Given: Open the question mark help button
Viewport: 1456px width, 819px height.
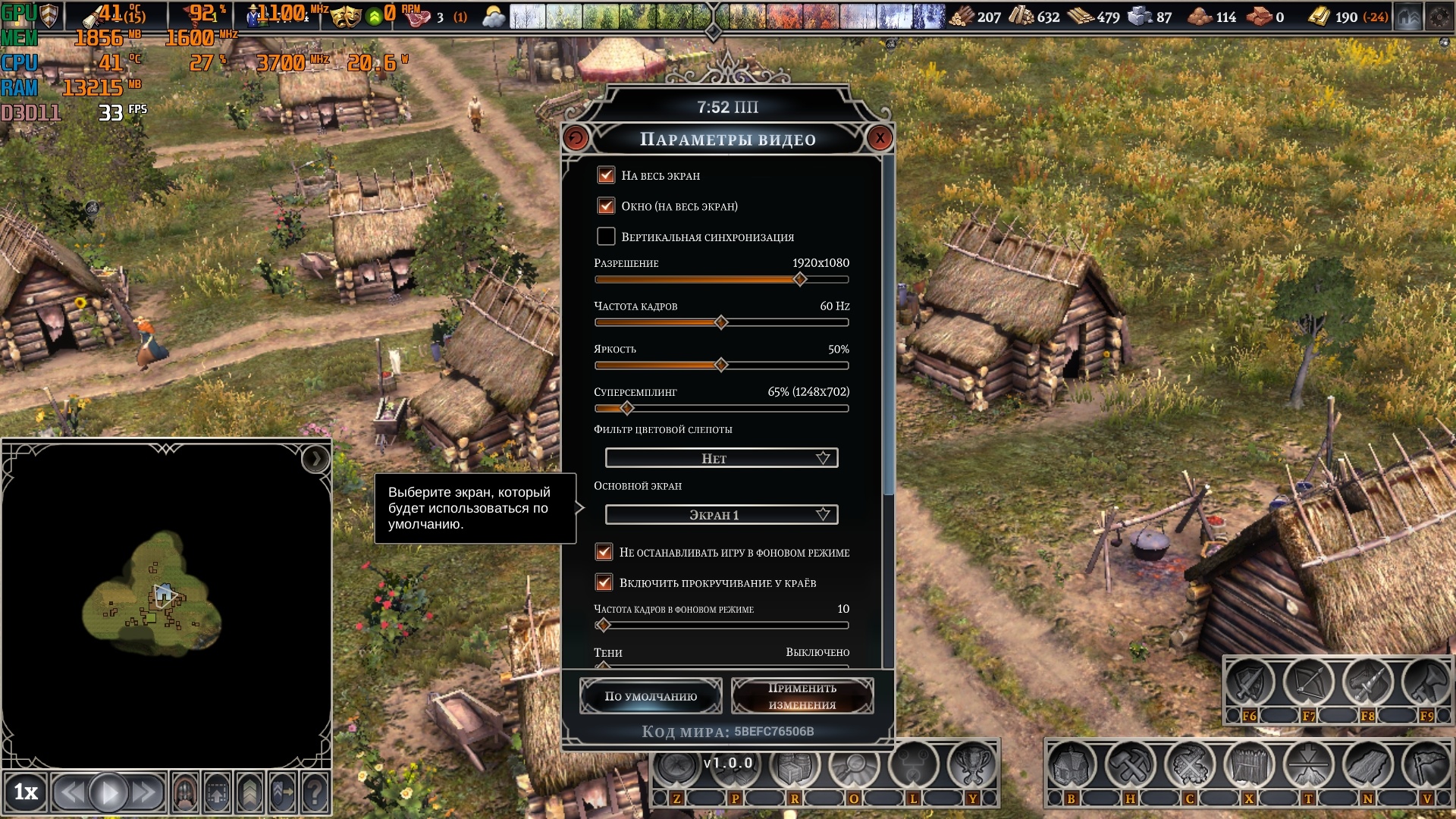Looking at the screenshot, I should coord(315,793).
